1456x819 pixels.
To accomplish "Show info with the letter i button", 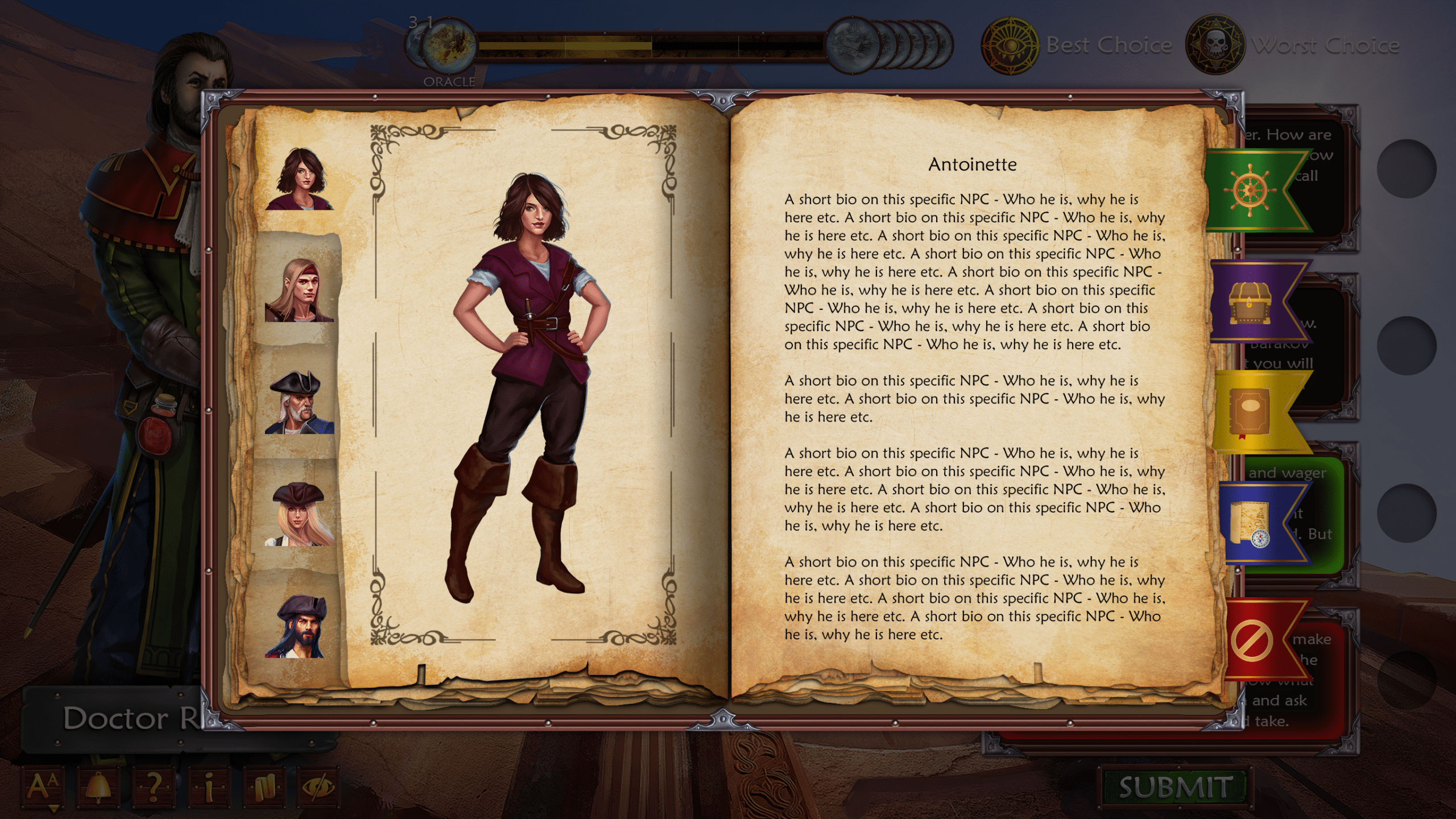I will pyautogui.click(x=209, y=787).
